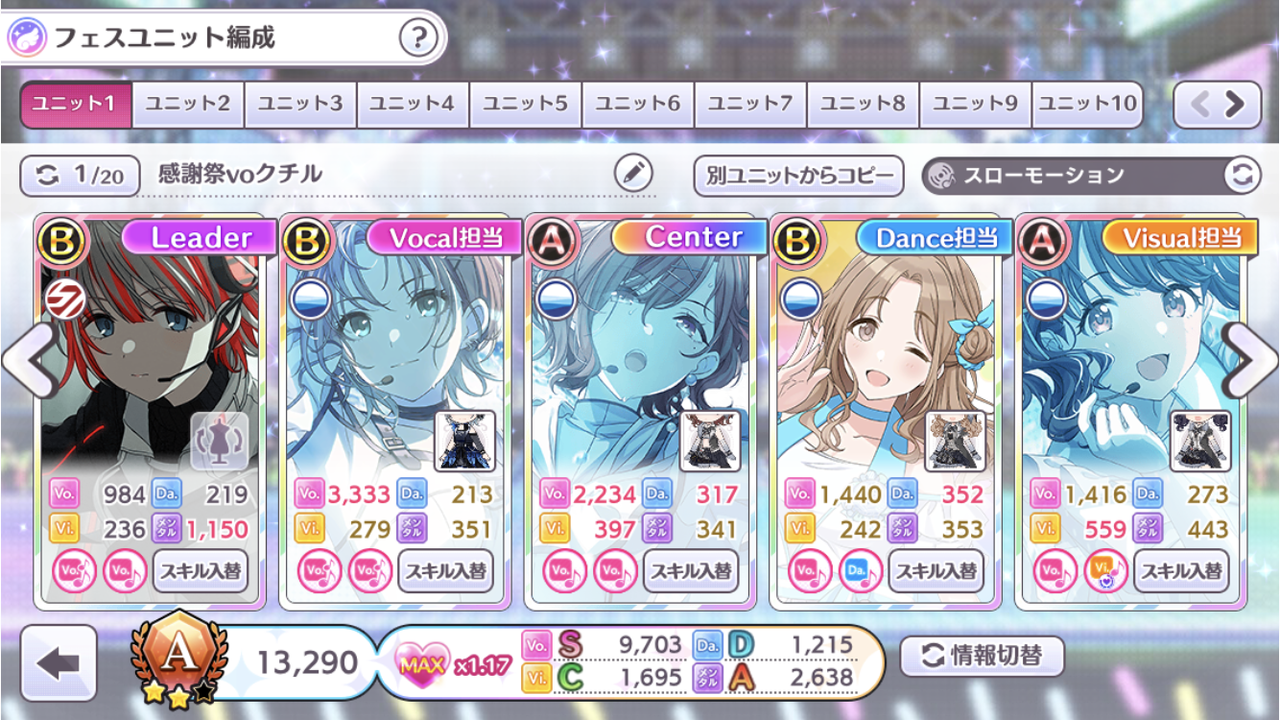1280x720 pixels.
Task: Switch to the ユニット7 tab
Action: pyautogui.click(x=748, y=102)
